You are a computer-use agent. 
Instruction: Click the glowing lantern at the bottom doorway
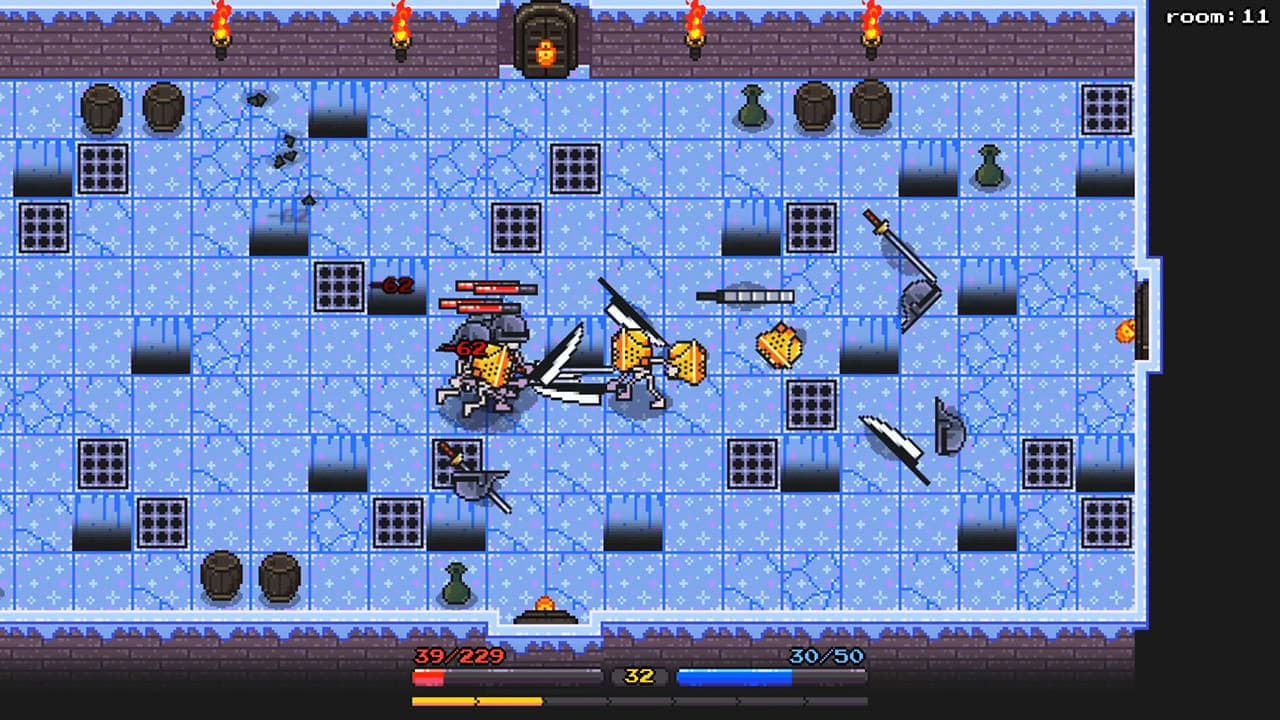tap(547, 602)
